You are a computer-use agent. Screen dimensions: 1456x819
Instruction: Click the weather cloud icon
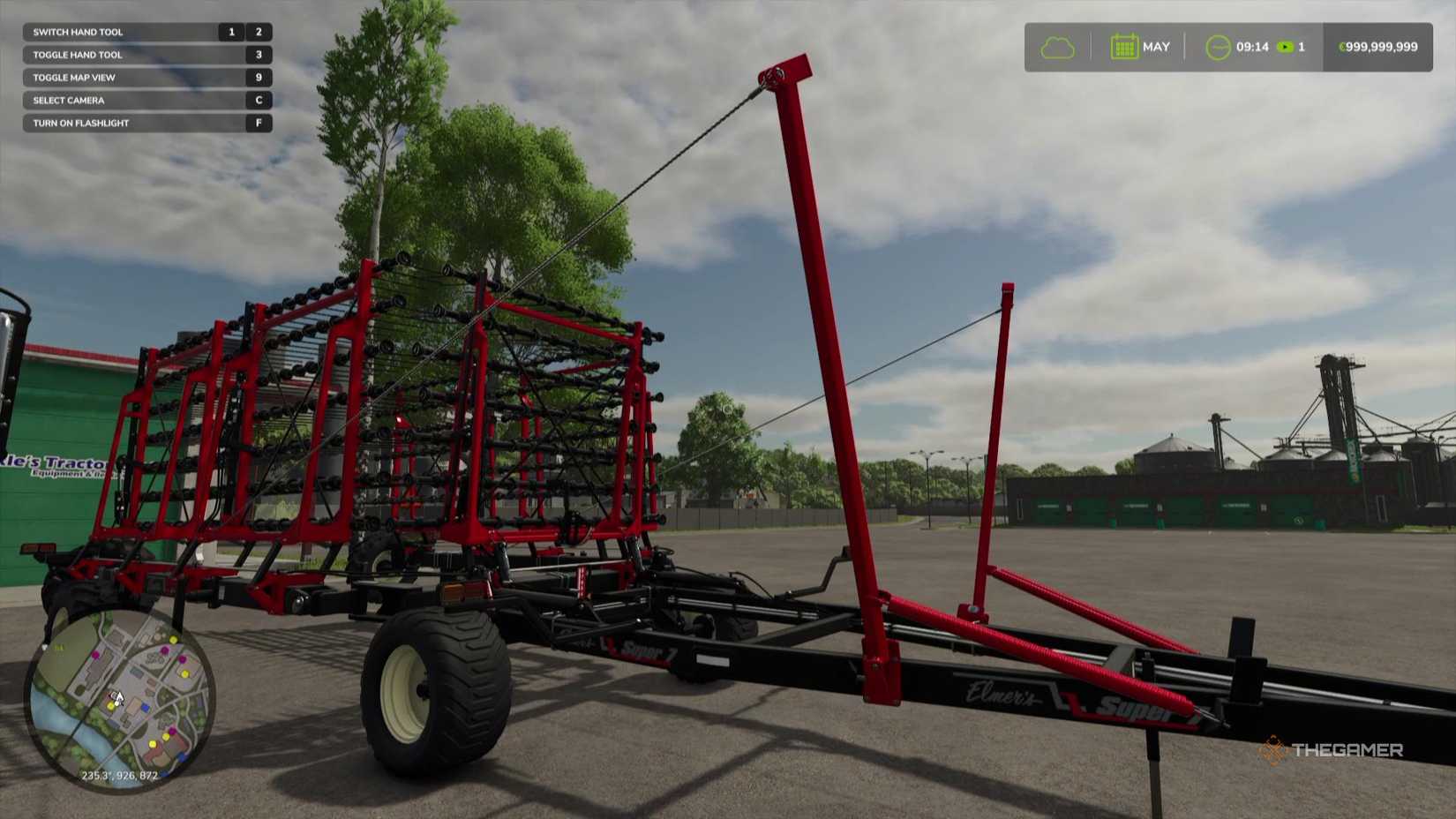(1056, 46)
